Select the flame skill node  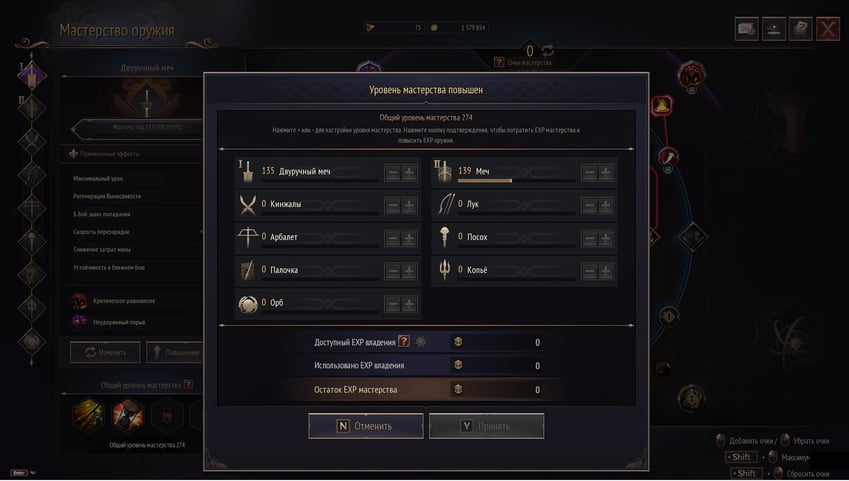pyautogui.click(x=662, y=104)
